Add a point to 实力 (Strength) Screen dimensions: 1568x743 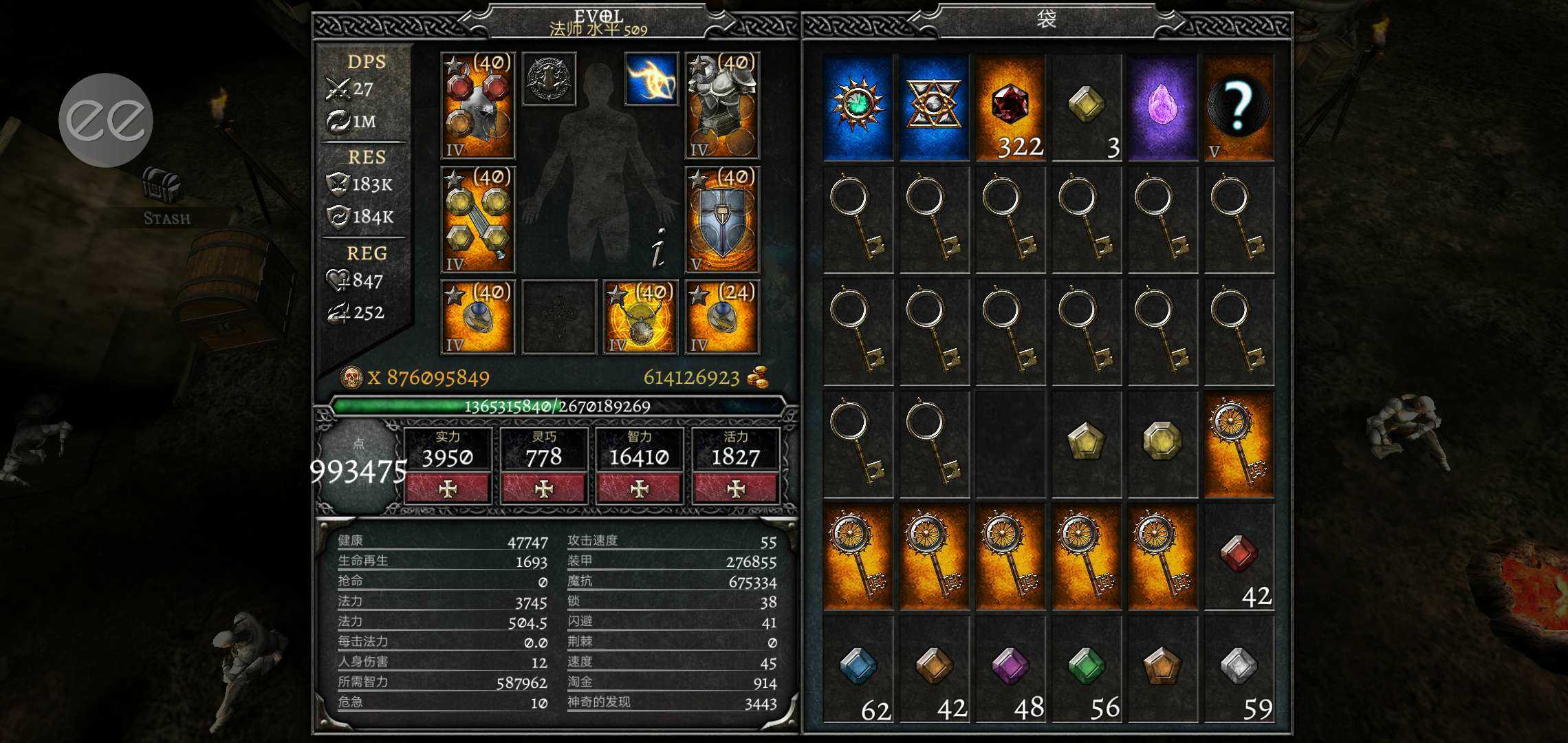[448, 488]
